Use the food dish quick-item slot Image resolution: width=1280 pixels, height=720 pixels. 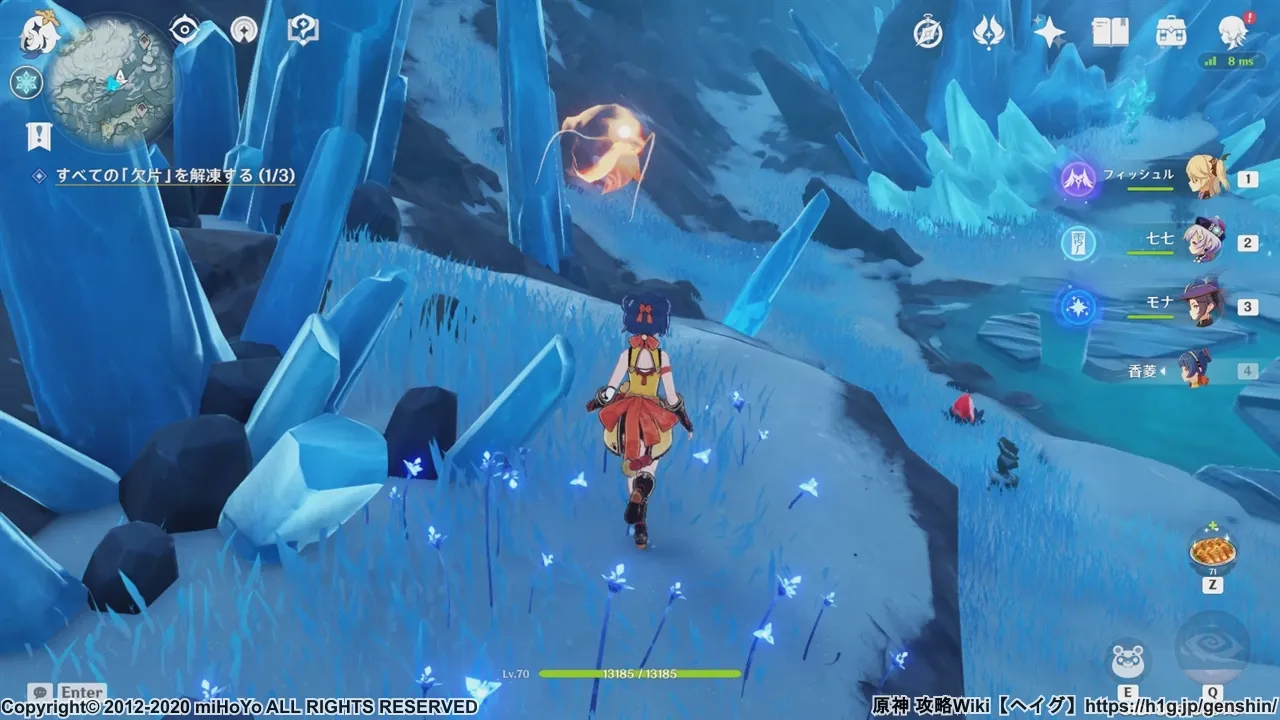tap(1212, 549)
